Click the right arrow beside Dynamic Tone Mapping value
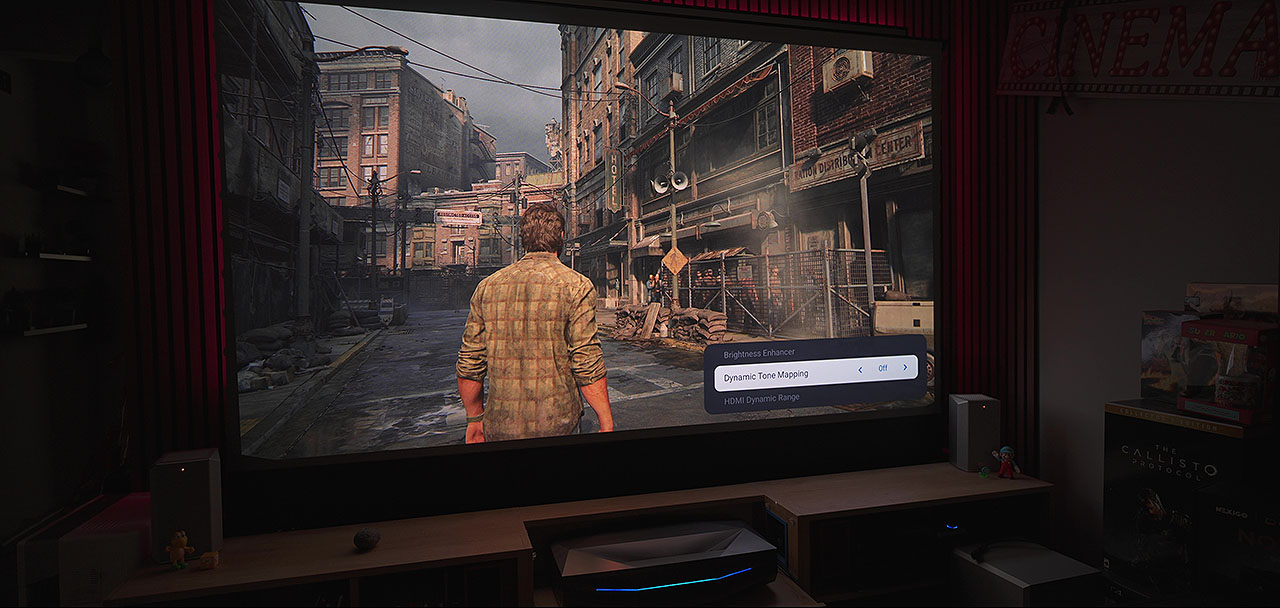The image size is (1280, 608). [905, 367]
